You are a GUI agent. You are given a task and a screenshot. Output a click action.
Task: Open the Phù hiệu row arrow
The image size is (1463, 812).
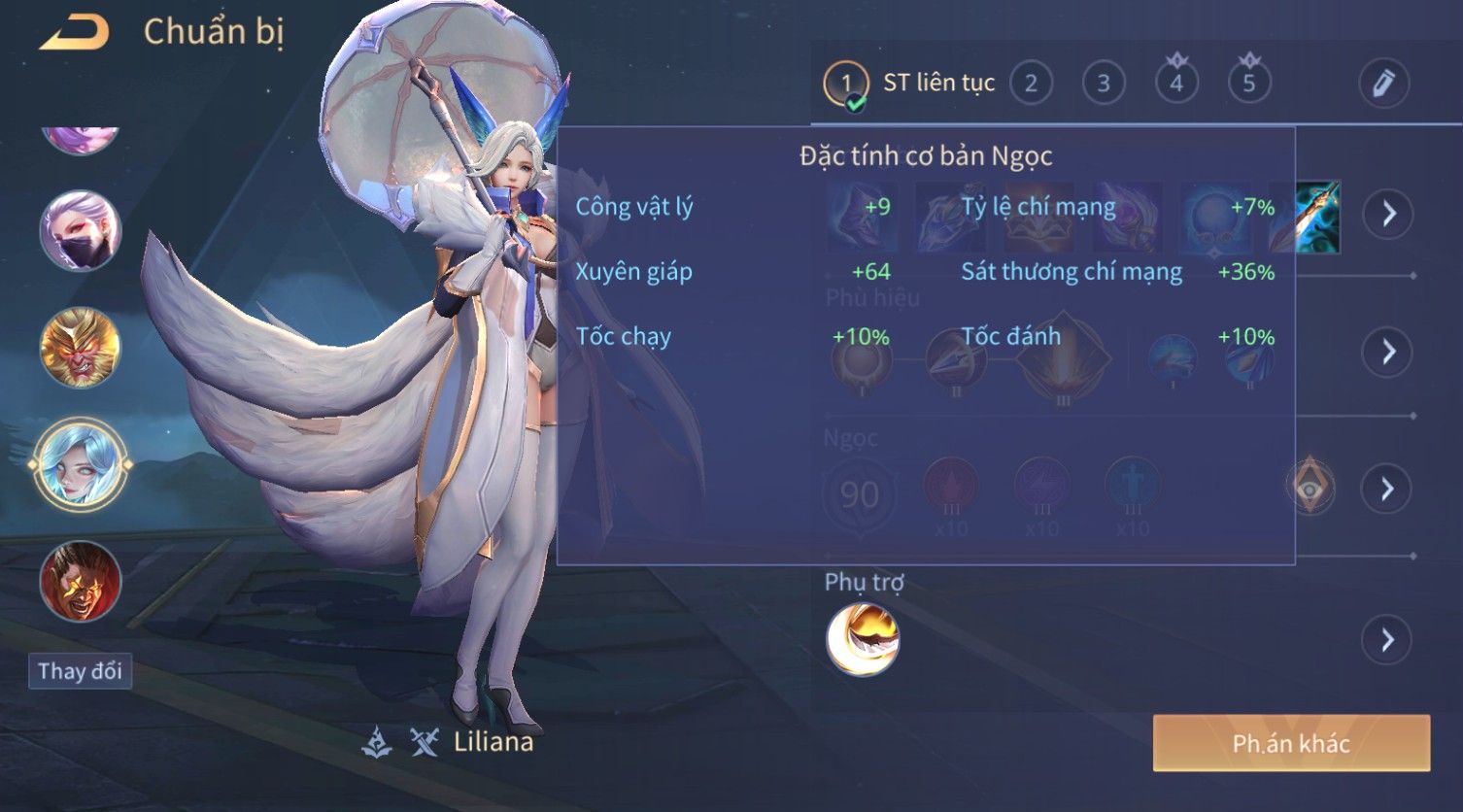tap(1387, 352)
